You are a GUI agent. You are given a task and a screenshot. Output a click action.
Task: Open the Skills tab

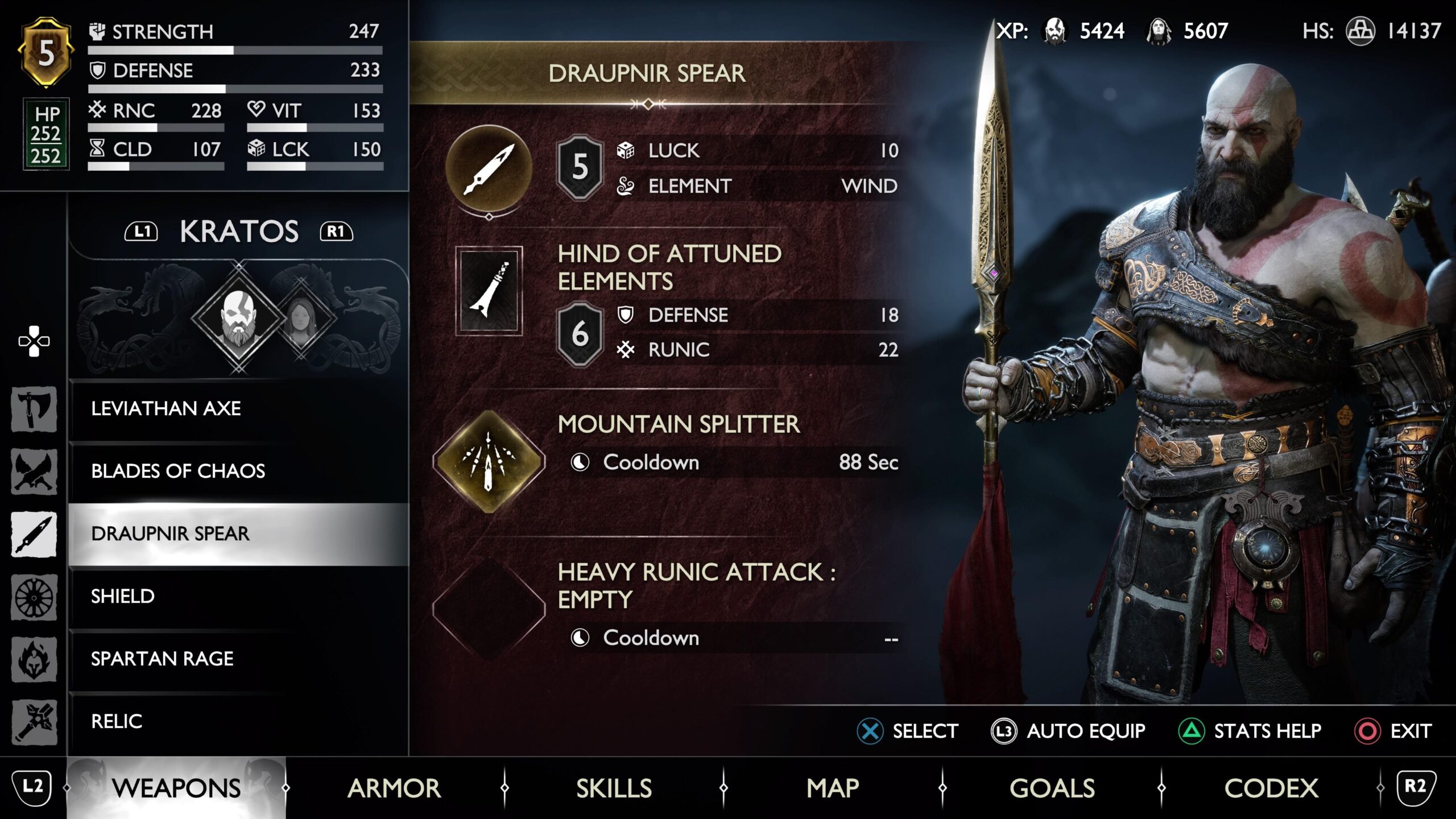[x=614, y=788]
